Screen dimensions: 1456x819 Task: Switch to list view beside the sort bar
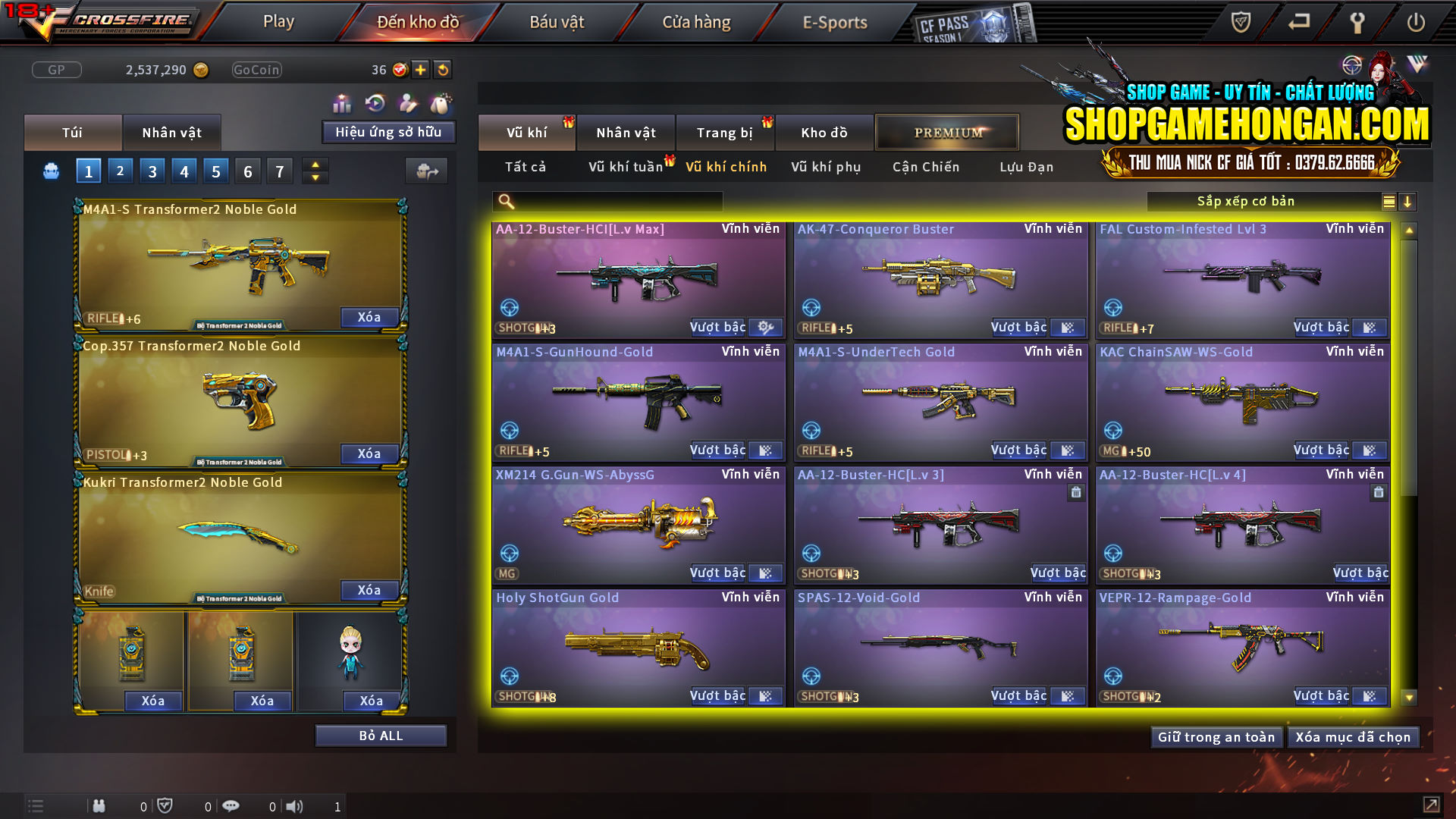click(1388, 202)
